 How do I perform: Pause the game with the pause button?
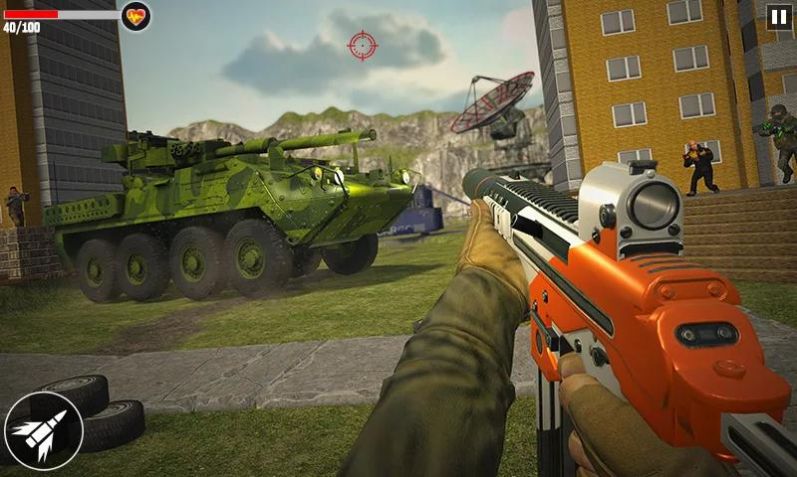pyautogui.click(x=778, y=16)
